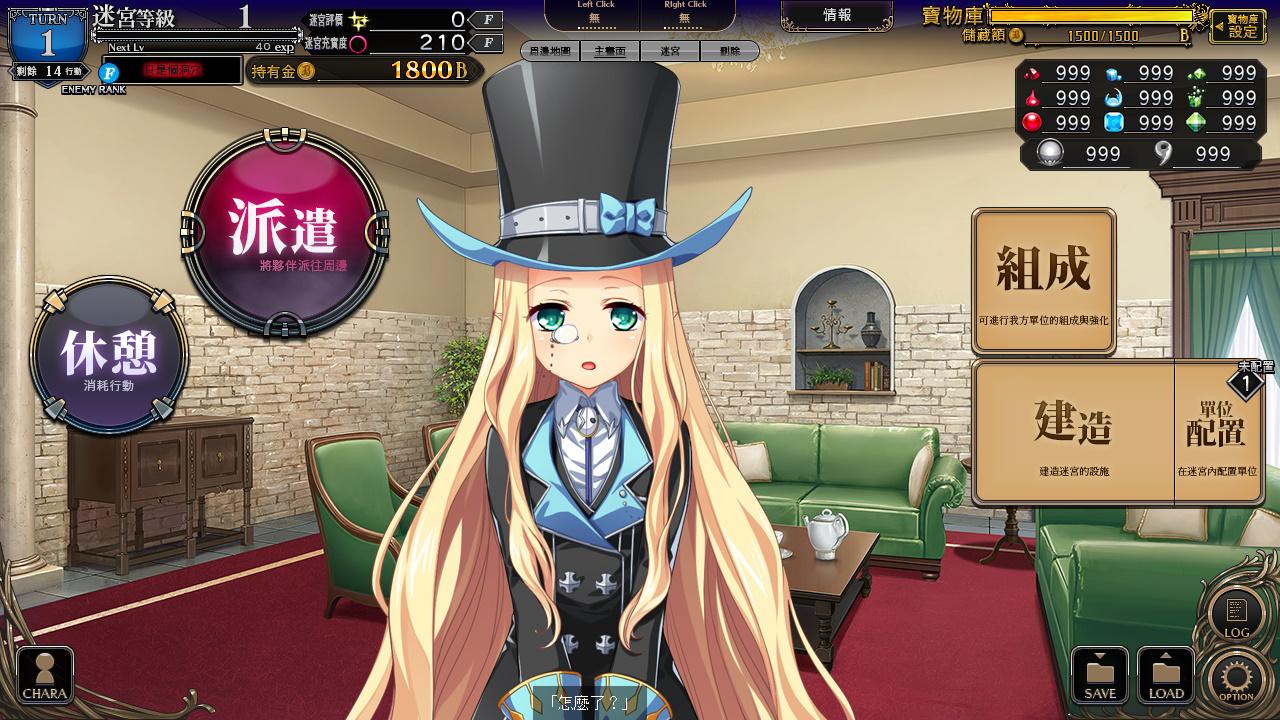Select the 刪除 delete tab
The height and width of the screenshot is (720, 1280).
pos(730,51)
